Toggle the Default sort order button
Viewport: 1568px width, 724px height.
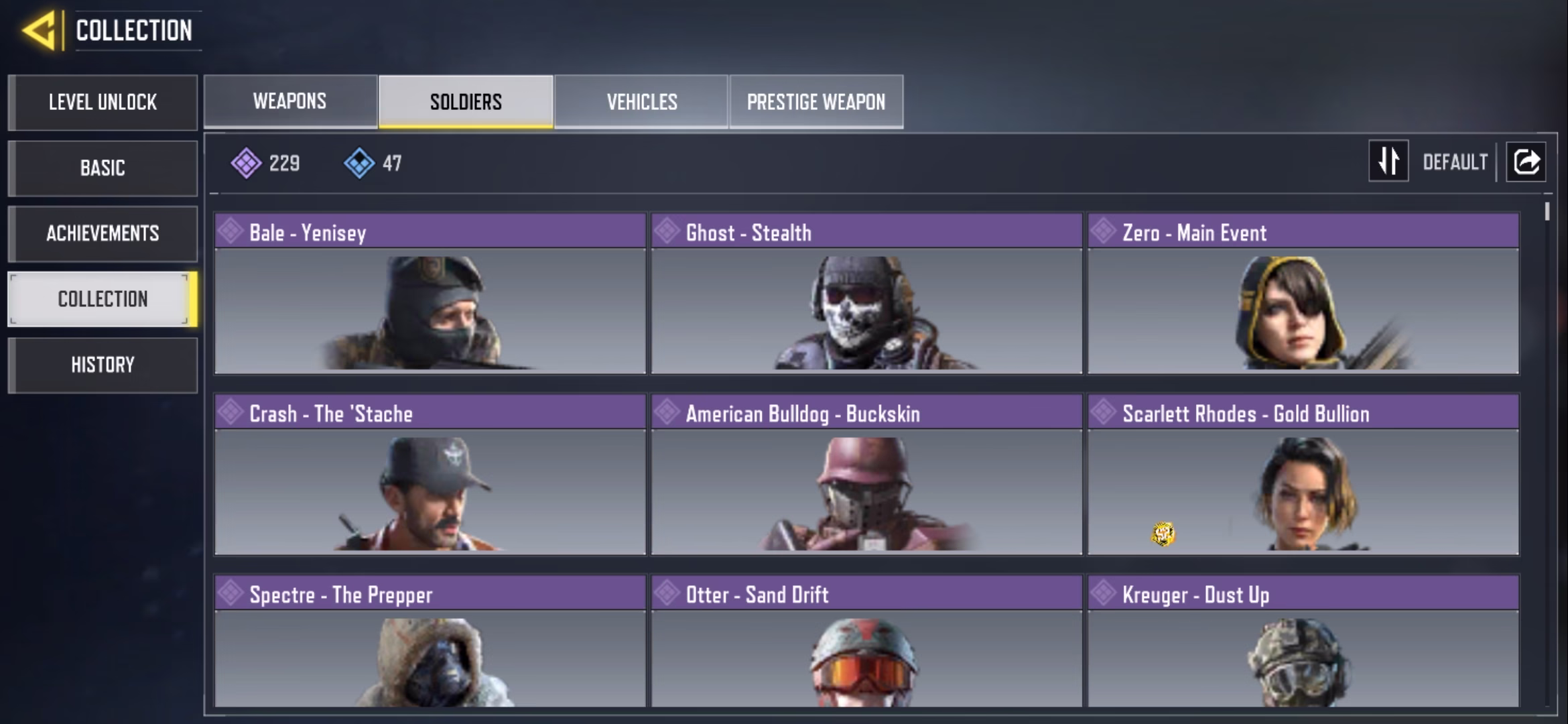[1389, 162]
